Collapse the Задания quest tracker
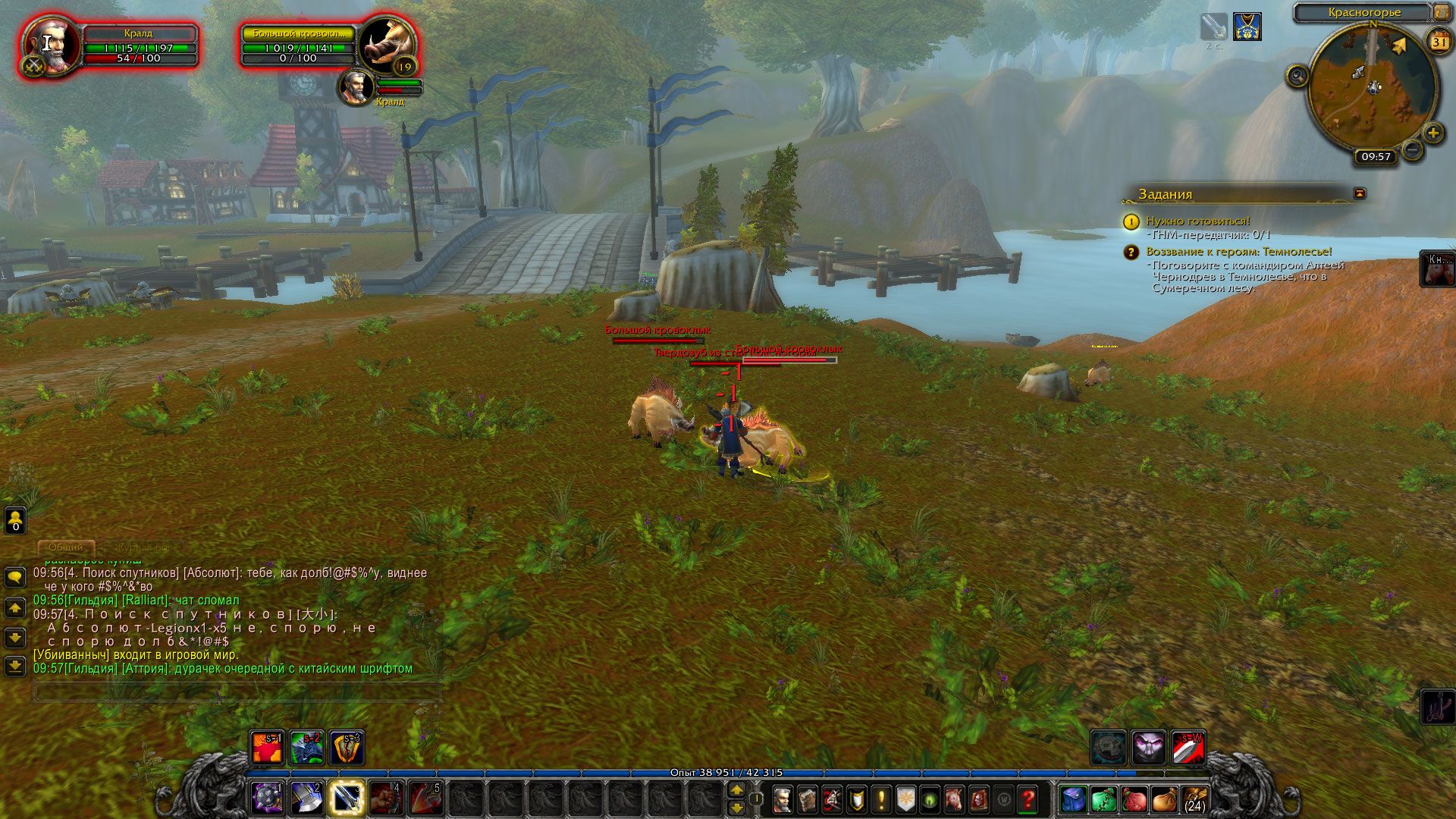 point(1360,193)
